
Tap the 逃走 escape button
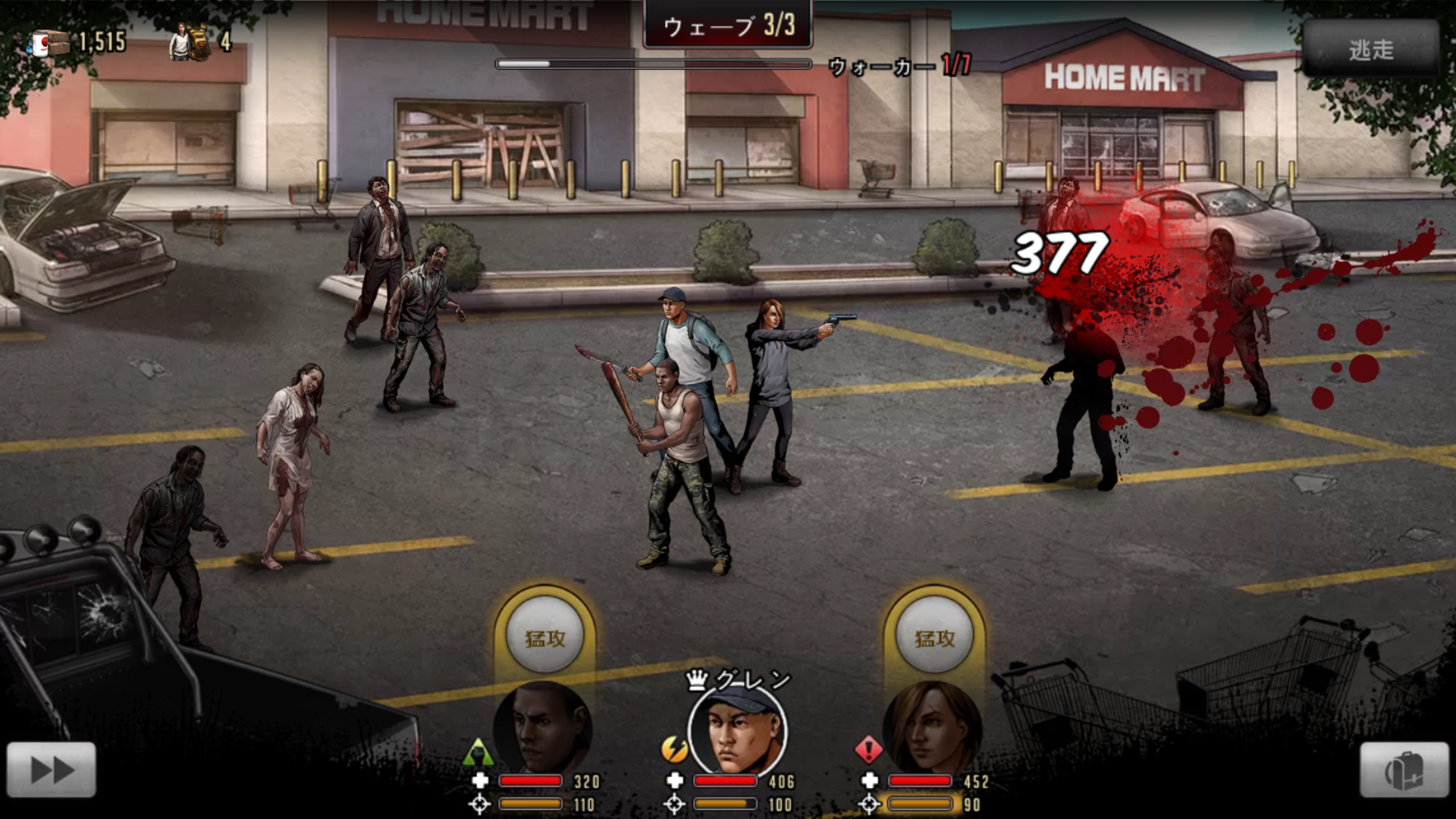pyautogui.click(x=1370, y=49)
